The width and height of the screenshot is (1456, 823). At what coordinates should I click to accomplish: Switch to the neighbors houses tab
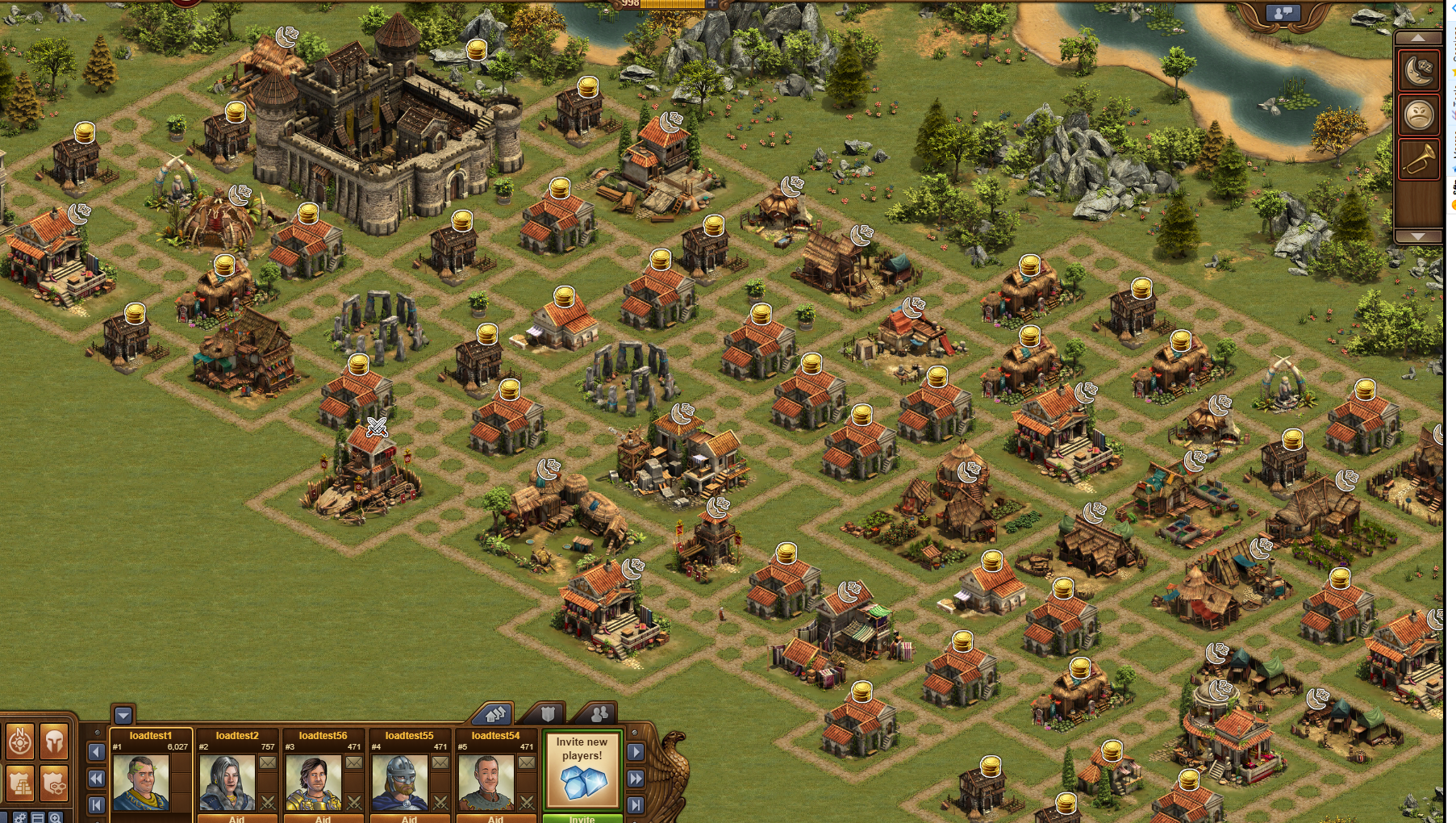494,713
